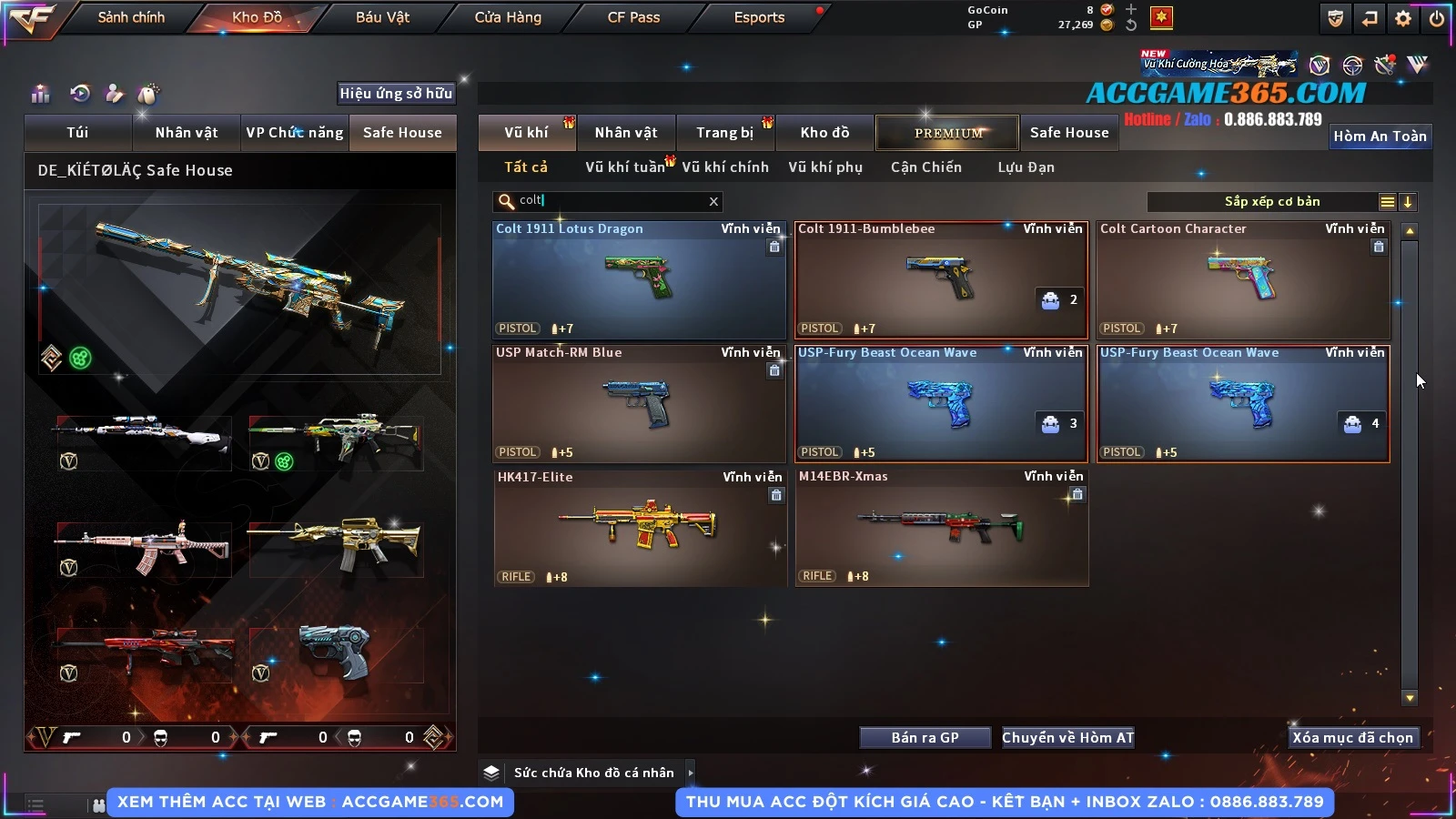
Task: Select the HK417-Elite rifle
Action: (638, 528)
